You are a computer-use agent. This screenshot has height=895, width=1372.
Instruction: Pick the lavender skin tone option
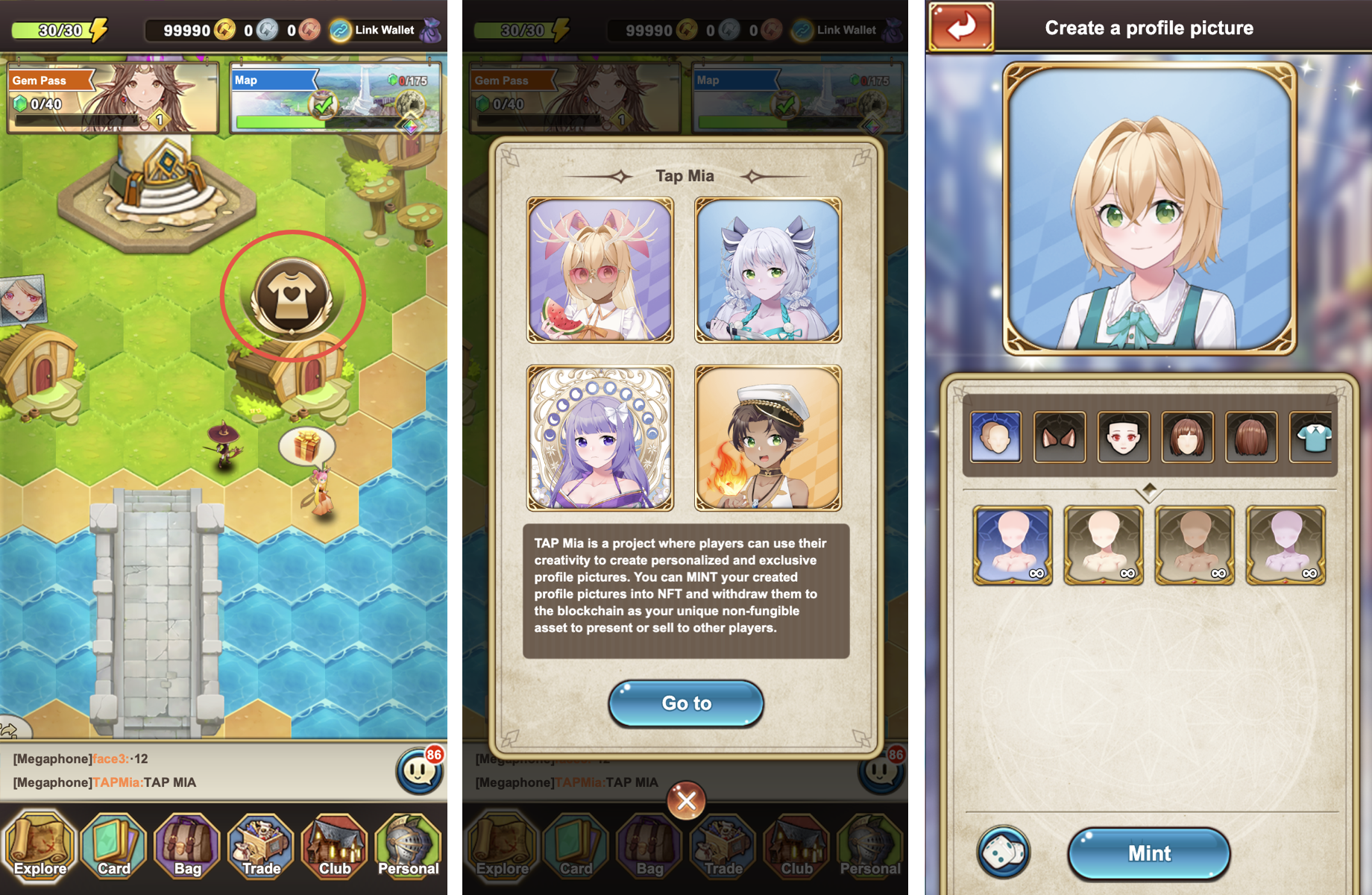(x=1286, y=545)
